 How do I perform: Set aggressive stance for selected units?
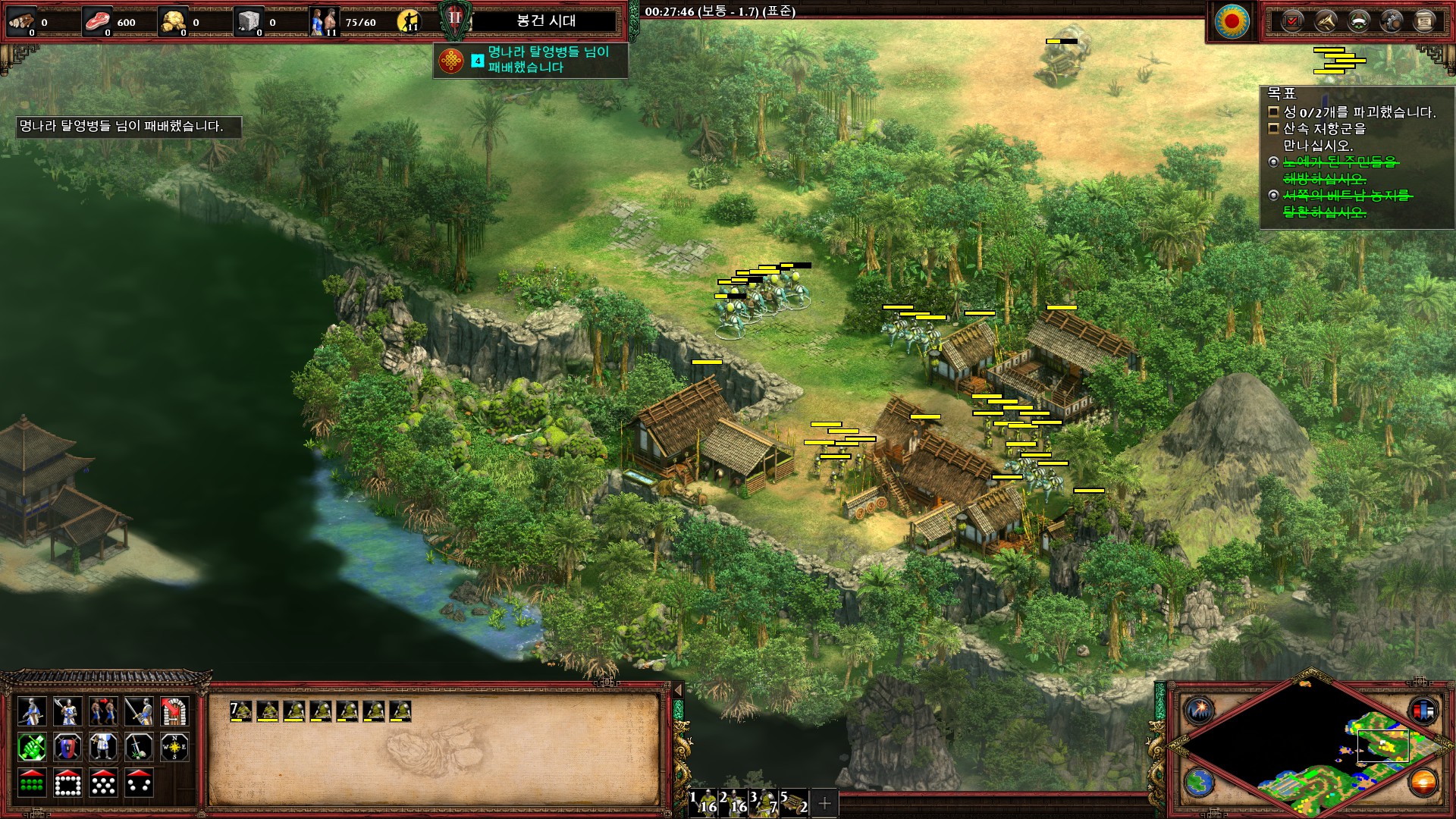pos(31,711)
